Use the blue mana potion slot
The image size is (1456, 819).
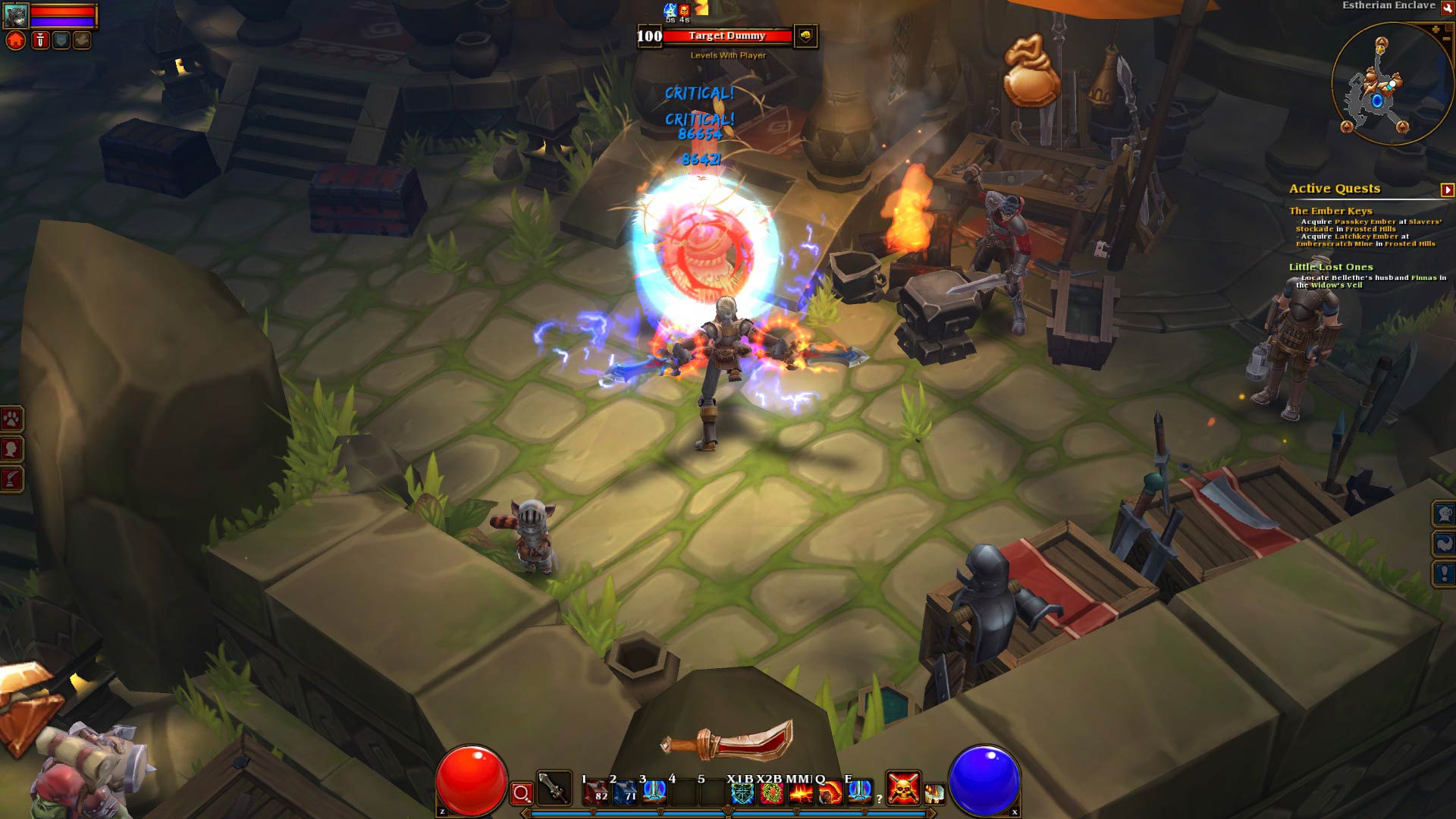pos(623,793)
